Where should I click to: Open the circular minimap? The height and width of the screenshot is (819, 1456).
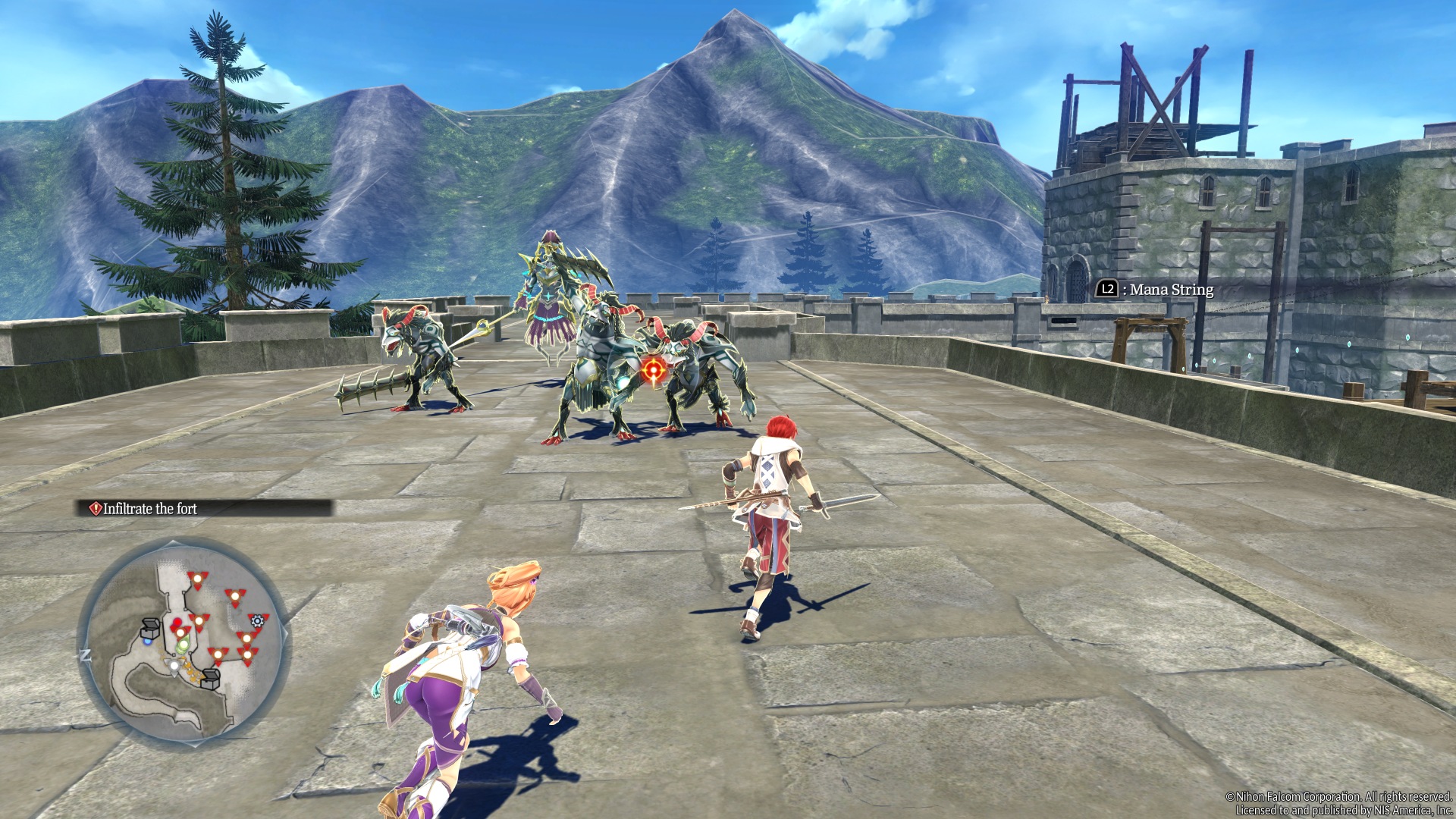[182, 641]
